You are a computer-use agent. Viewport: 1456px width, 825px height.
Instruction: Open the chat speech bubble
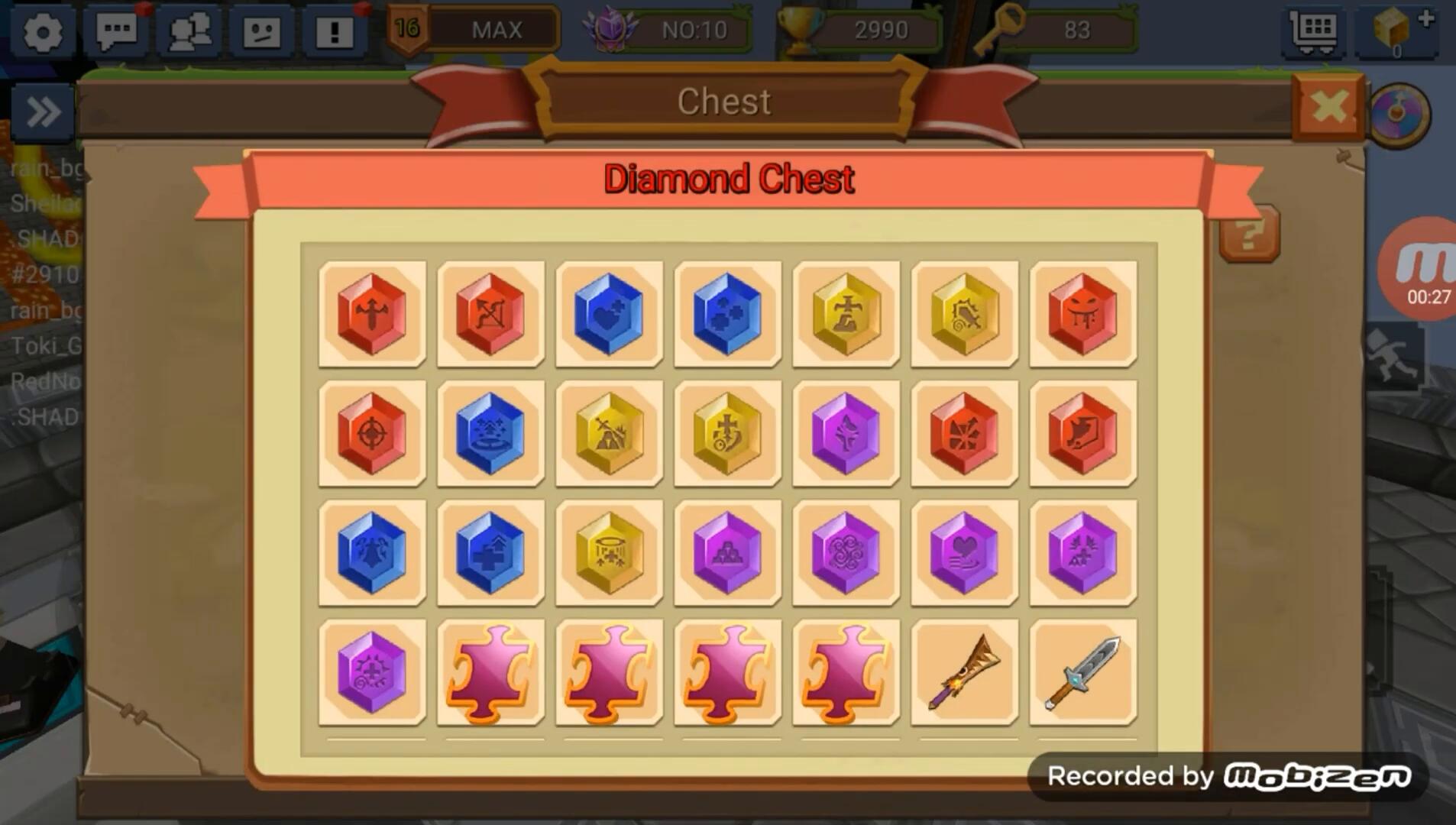click(116, 31)
